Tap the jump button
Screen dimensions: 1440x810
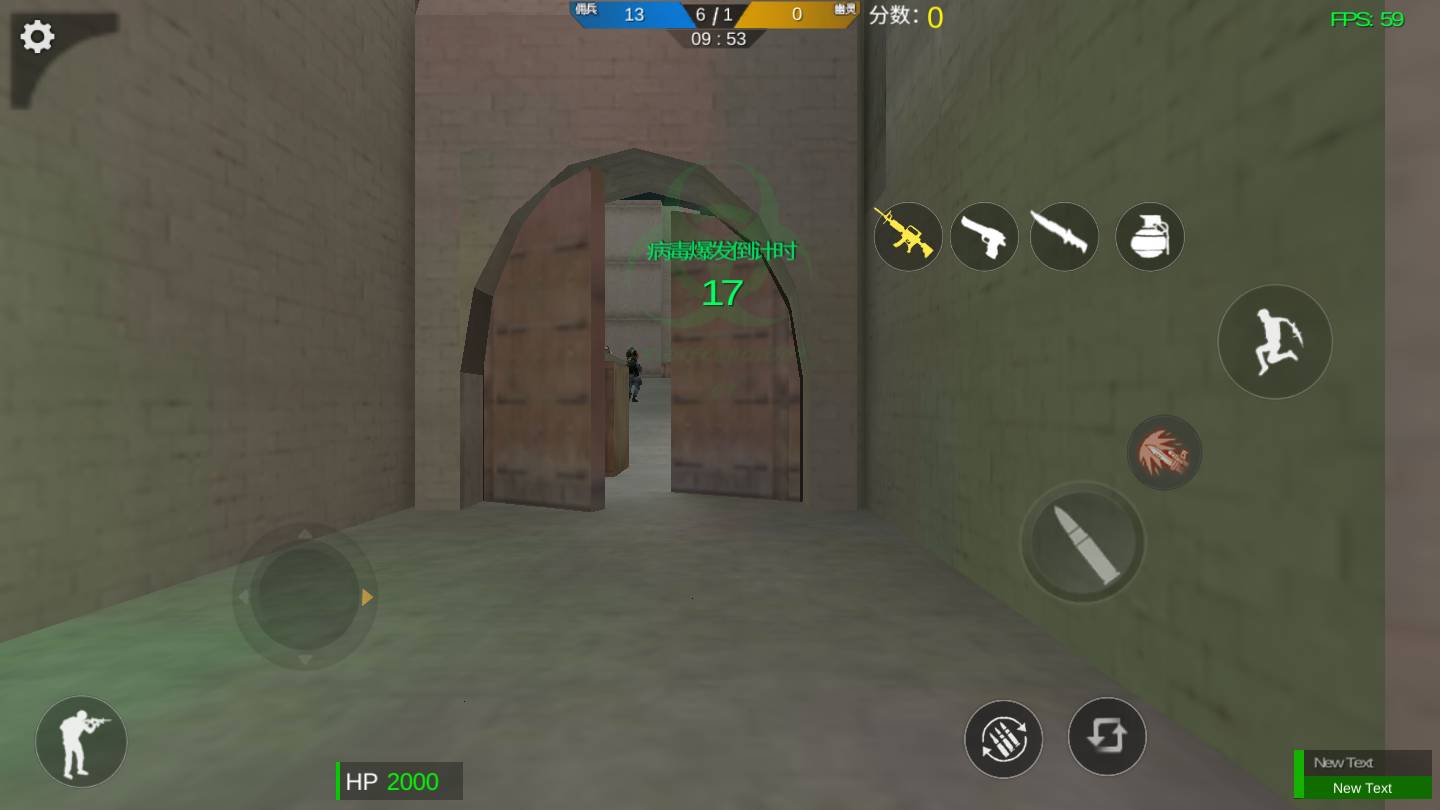[1275, 341]
